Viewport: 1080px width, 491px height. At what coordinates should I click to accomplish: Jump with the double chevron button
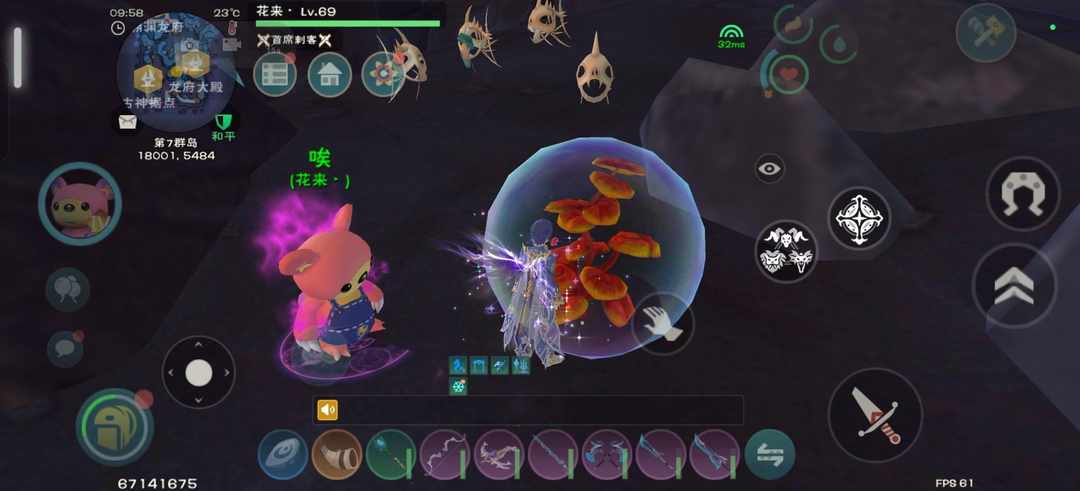pyautogui.click(x=1013, y=286)
